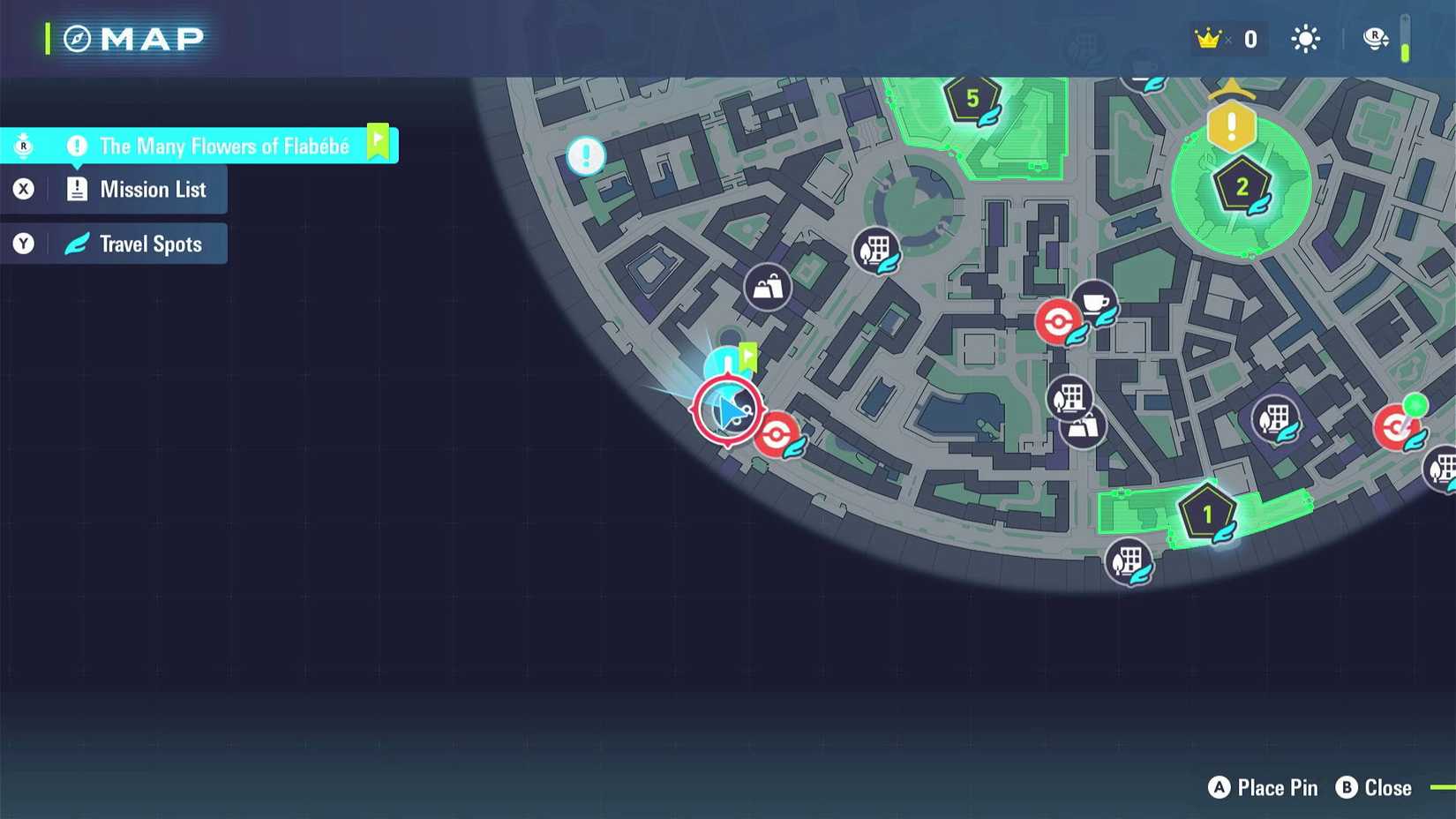Select the player position cursor marker
This screenshot has height=819, width=1456.
pyautogui.click(x=727, y=409)
